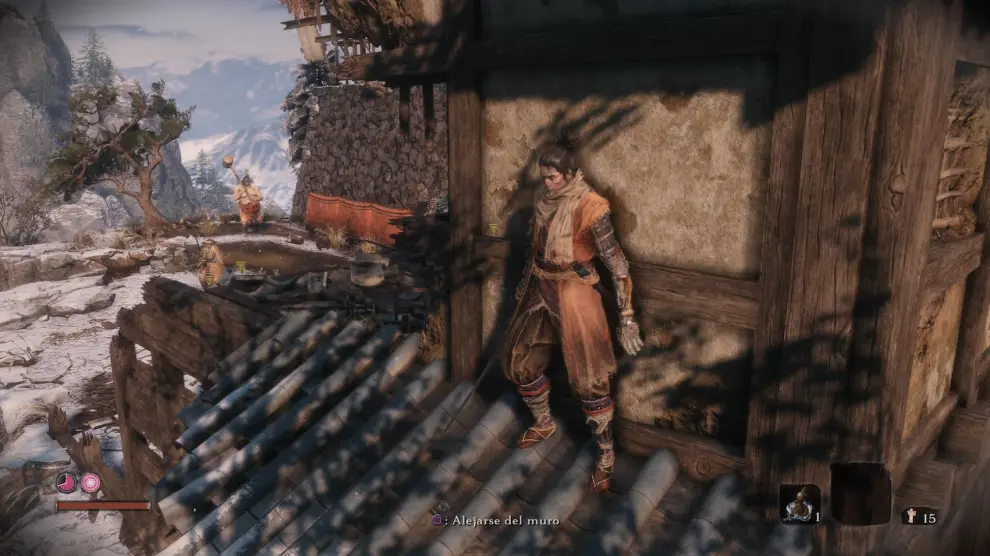Click the partially filled resurrection node
Image resolution: width=990 pixels, height=556 pixels.
66,483
